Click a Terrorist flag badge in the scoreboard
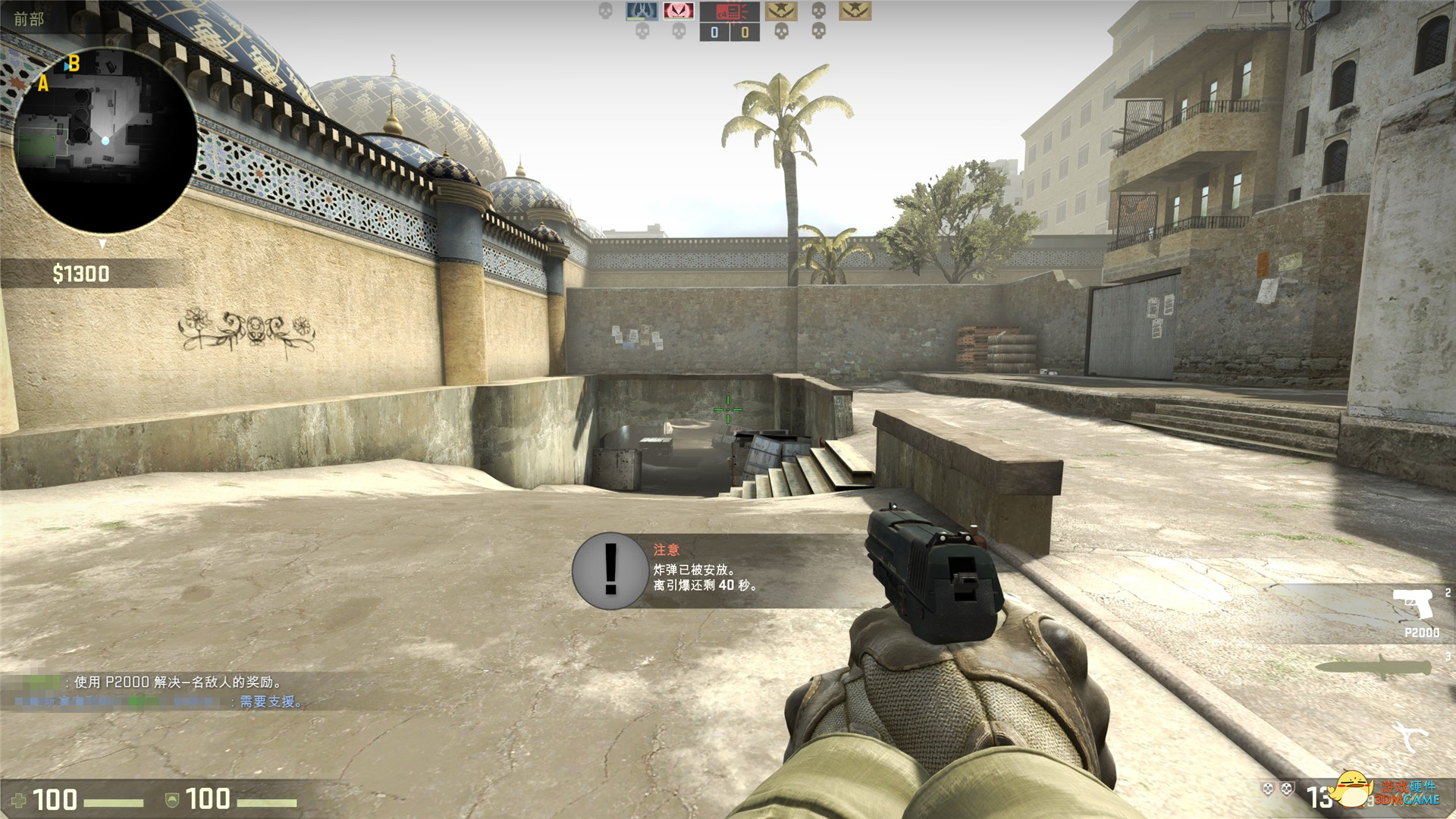Viewport: 1456px width, 819px height. pyautogui.click(x=781, y=11)
